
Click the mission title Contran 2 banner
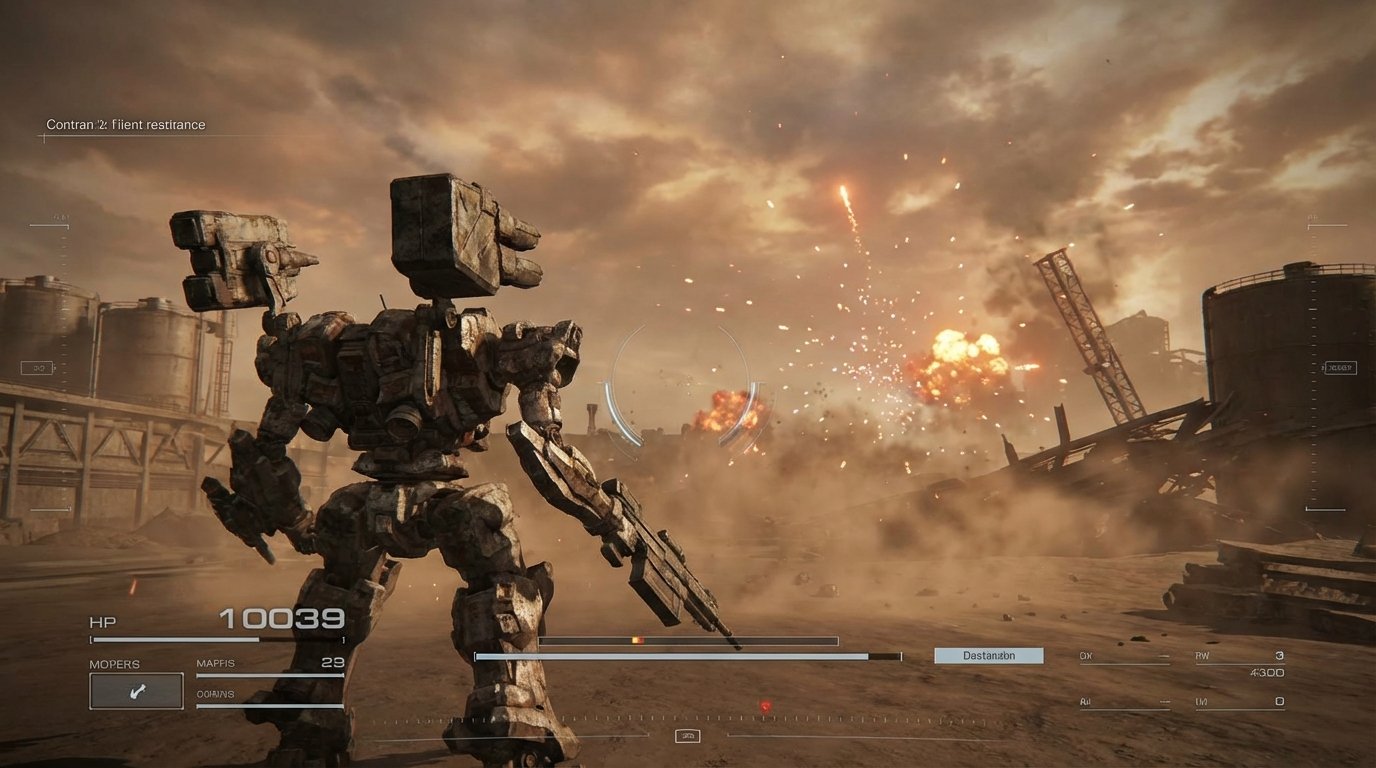click(124, 124)
